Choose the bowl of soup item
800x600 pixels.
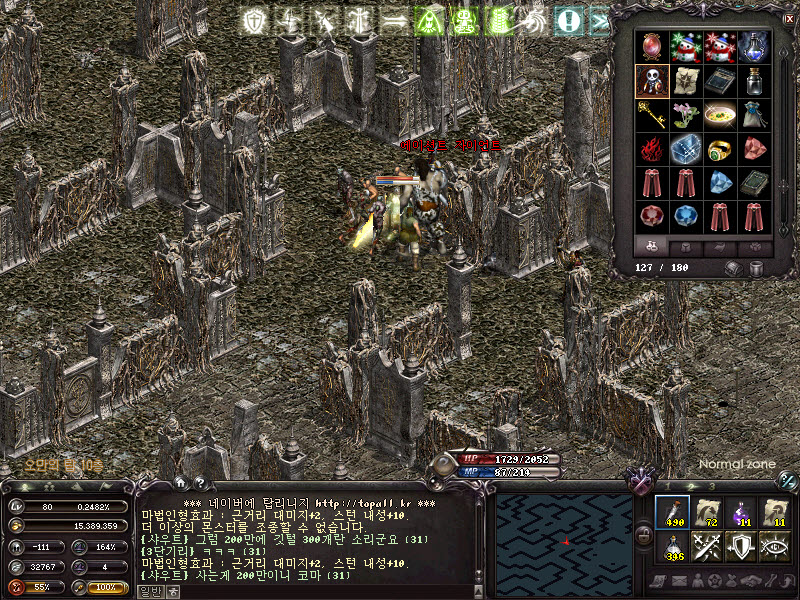718,113
